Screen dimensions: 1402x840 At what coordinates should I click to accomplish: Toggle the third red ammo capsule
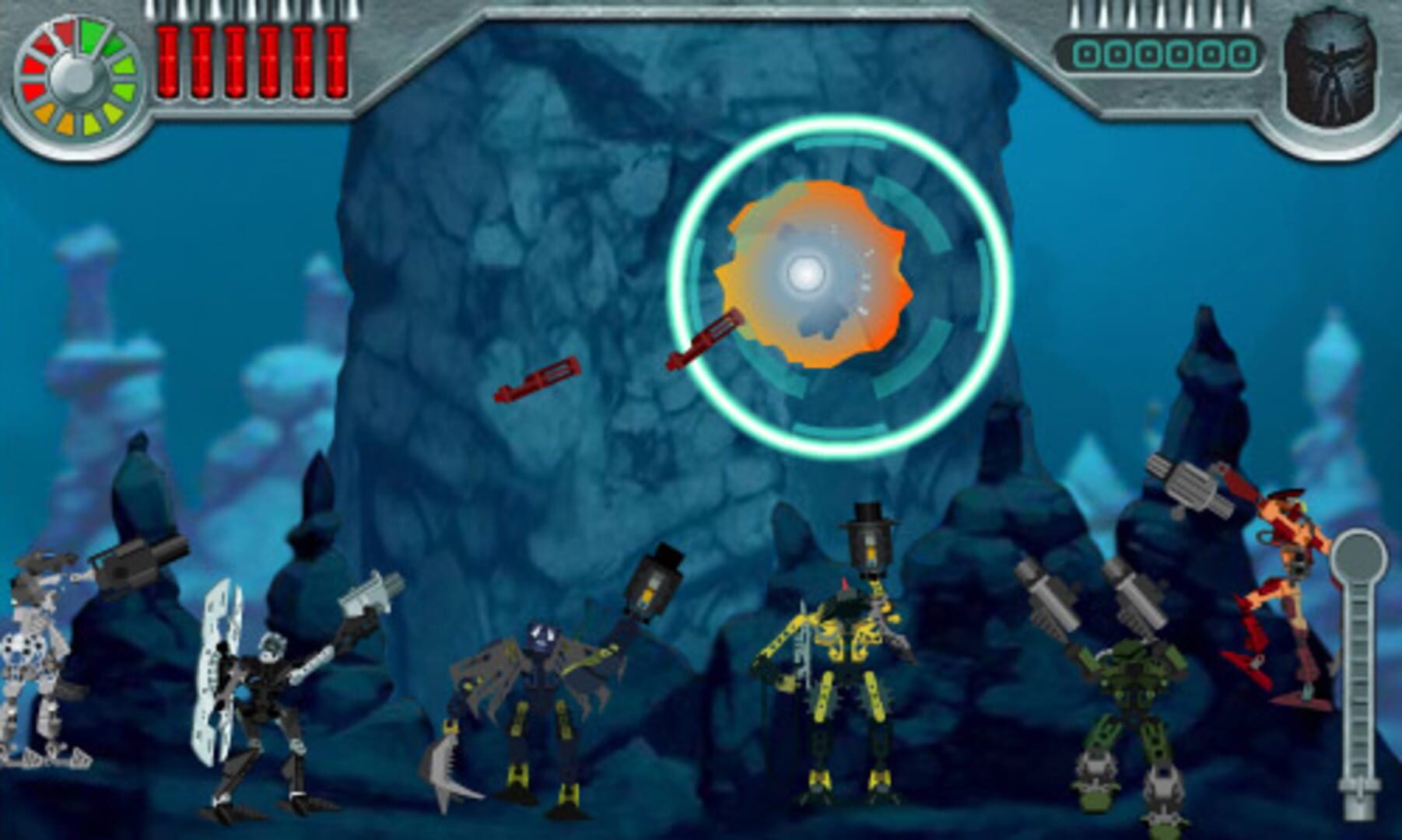[x=234, y=58]
